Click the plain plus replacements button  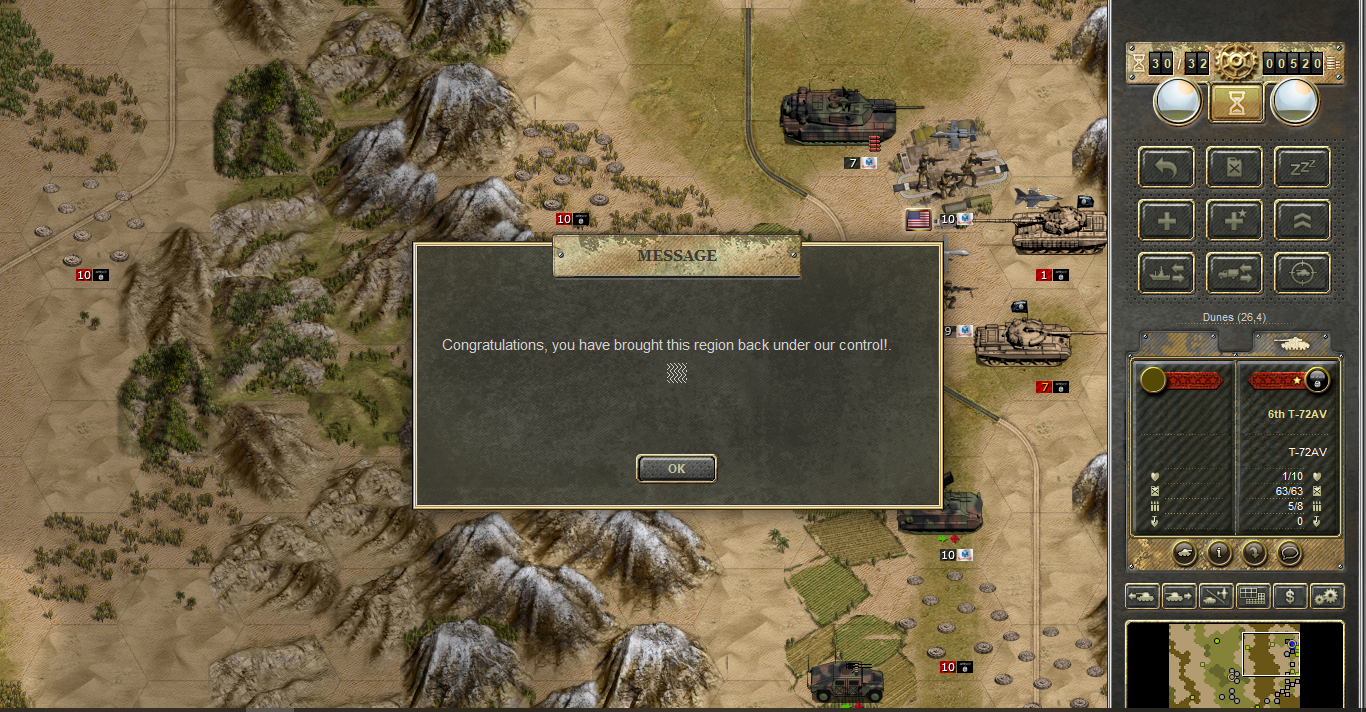1166,220
